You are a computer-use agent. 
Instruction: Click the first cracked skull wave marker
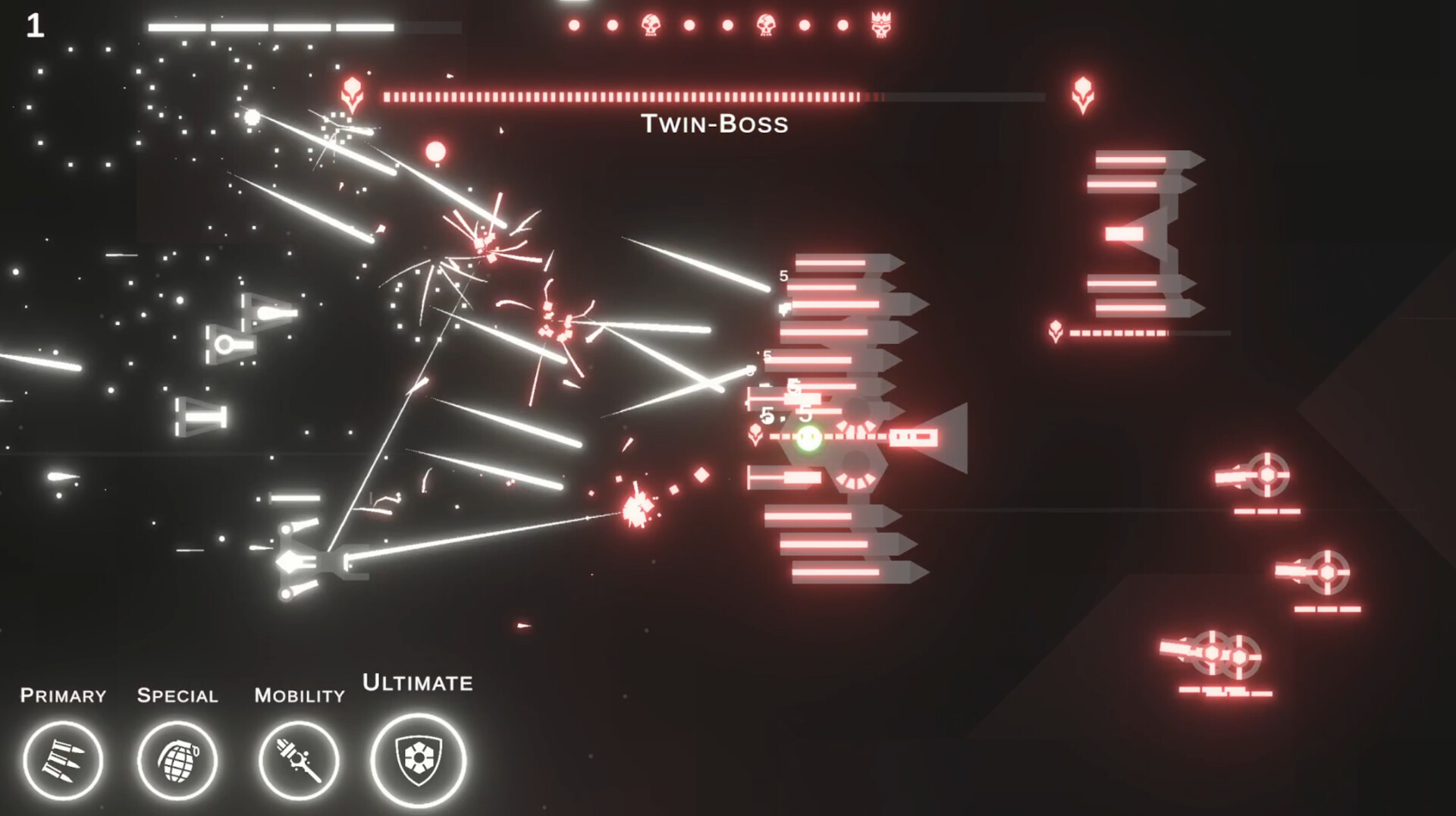[x=651, y=23]
